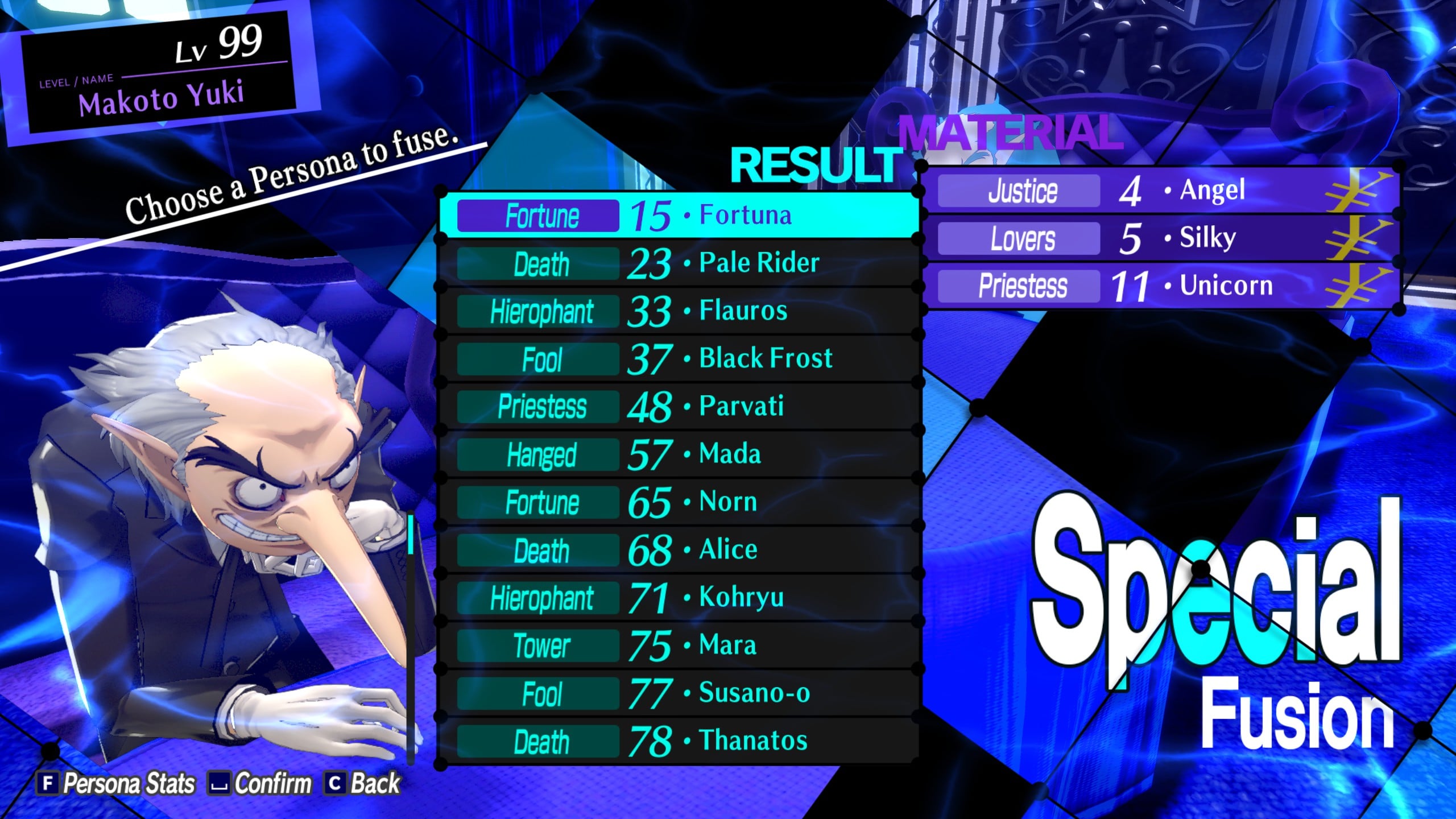Click the Justice arcana badge in the Material panel
This screenshot has width=1456, height=819.
tap(1018, 191)
